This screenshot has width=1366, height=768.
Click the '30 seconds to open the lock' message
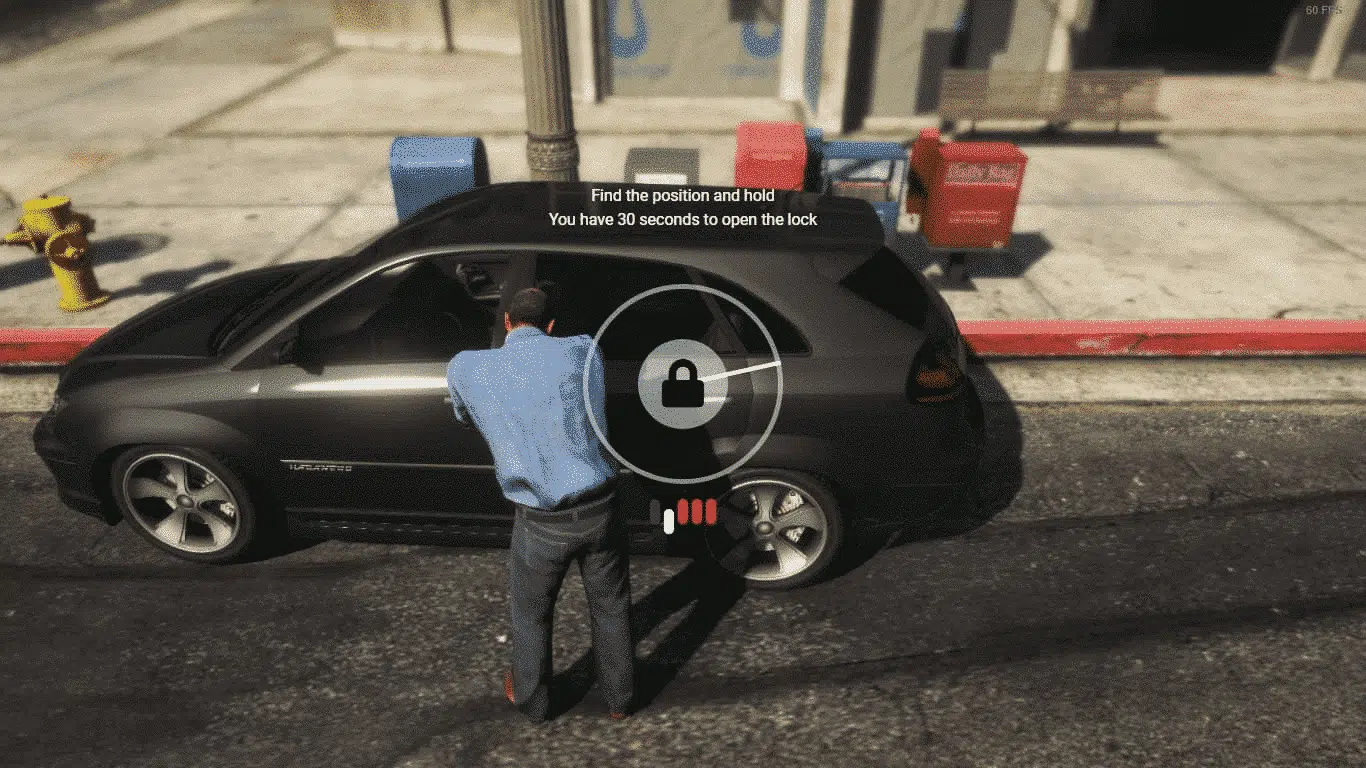[683, 219]
